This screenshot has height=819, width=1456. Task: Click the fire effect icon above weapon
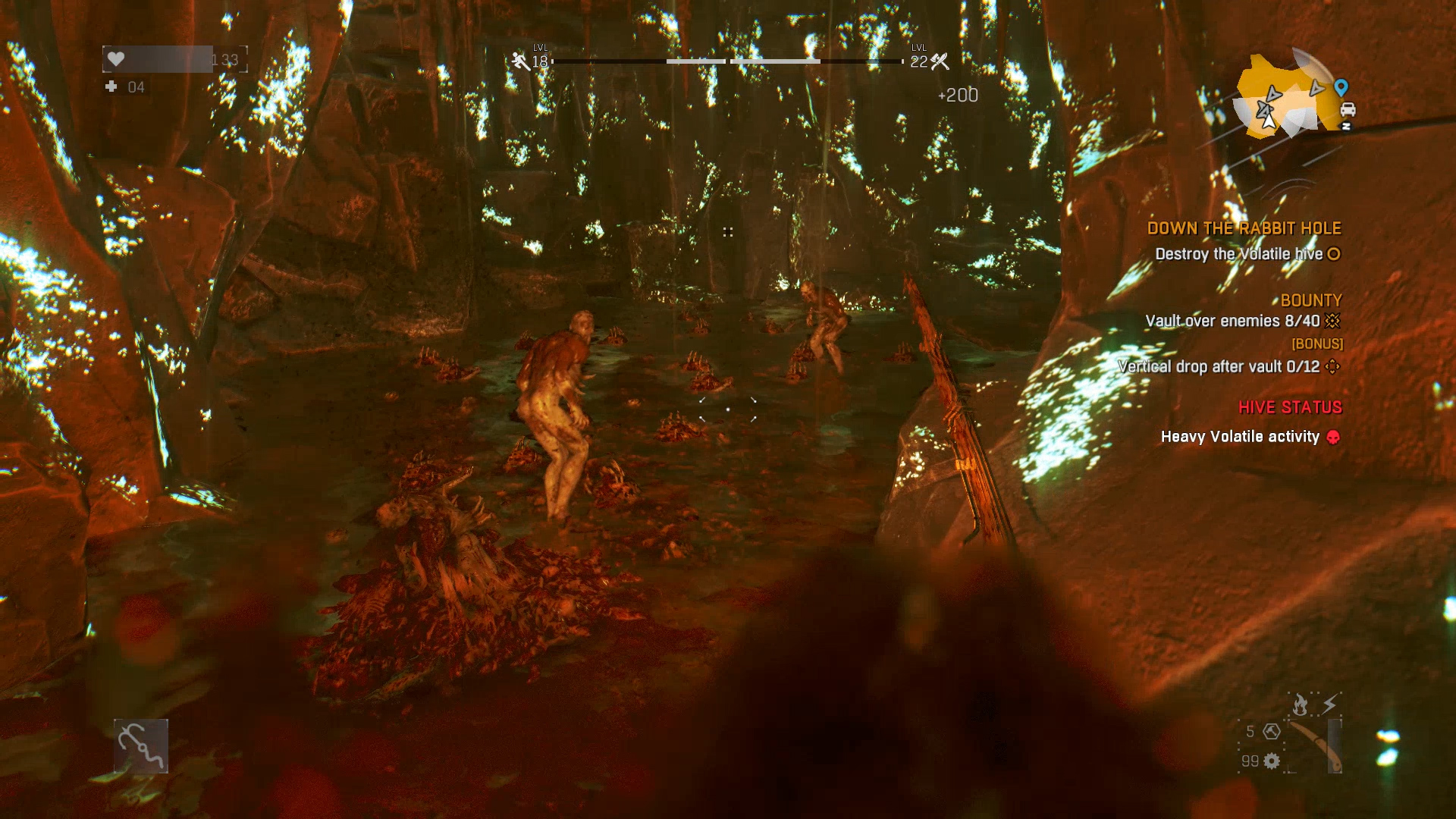pyautogui.click(x=1300, y=705)
